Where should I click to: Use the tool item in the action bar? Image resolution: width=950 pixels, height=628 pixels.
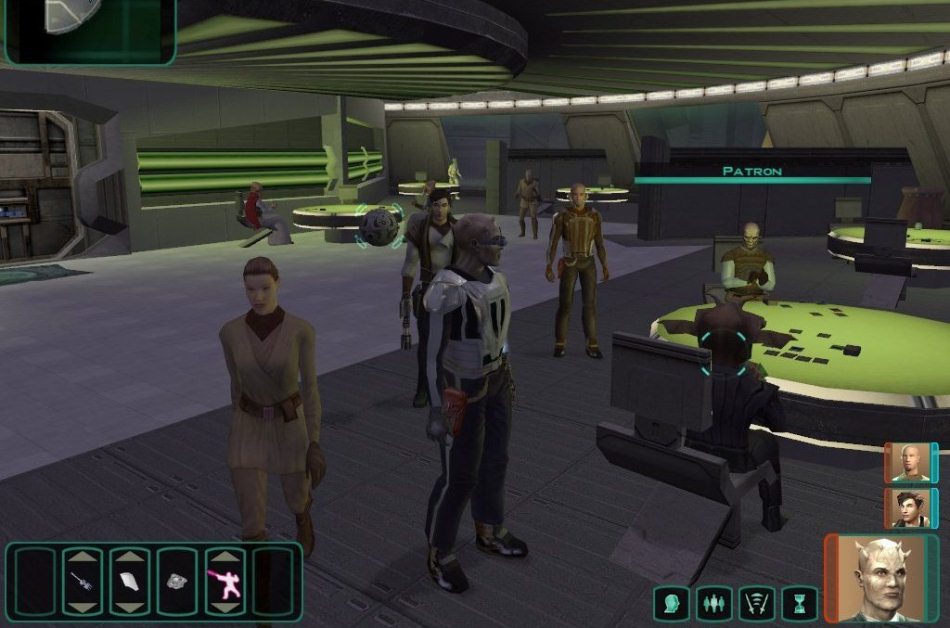coord(83,582)
